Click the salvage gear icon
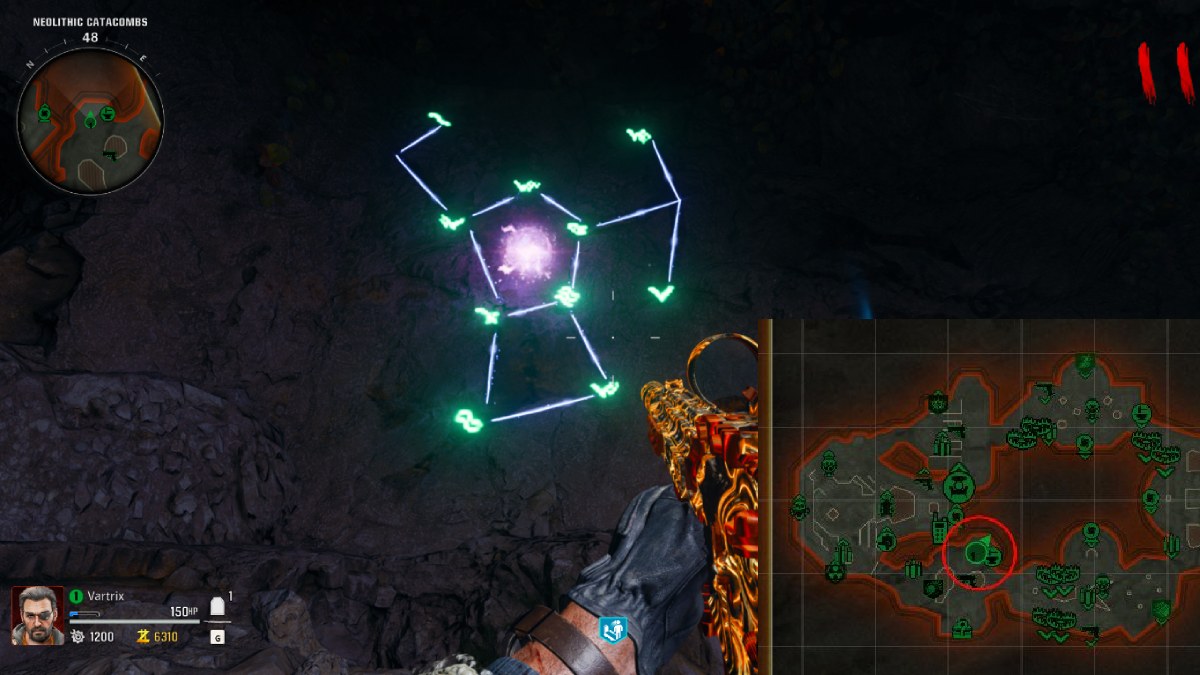The image size is (1200, 675). click(x=76, y=636)
